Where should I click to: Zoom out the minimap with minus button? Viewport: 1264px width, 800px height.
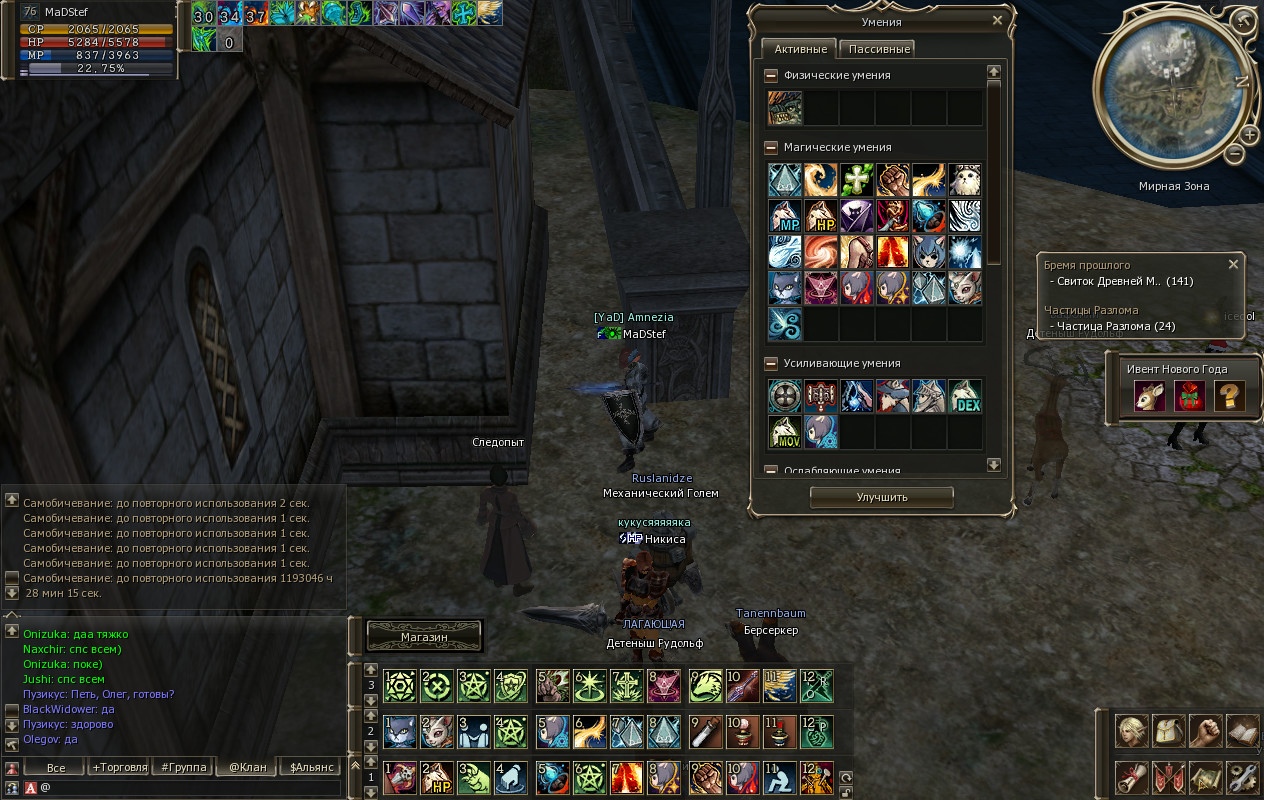[x=1235, y=154]
